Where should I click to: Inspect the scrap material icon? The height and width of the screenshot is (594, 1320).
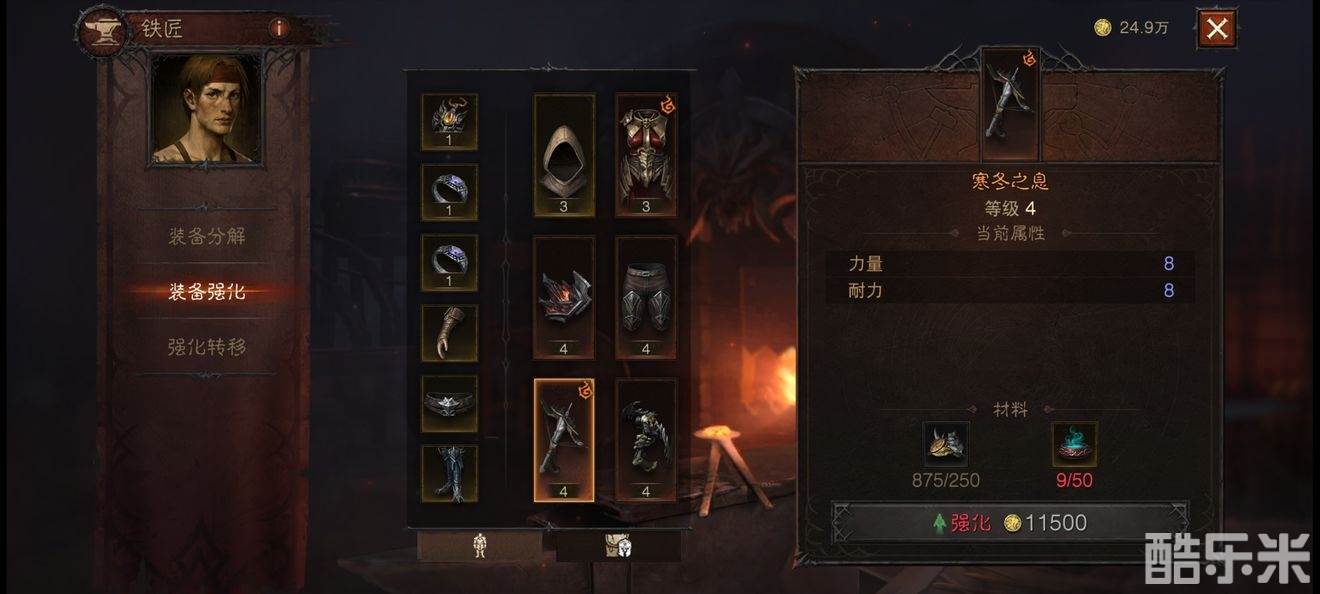(x=946, y=444)
